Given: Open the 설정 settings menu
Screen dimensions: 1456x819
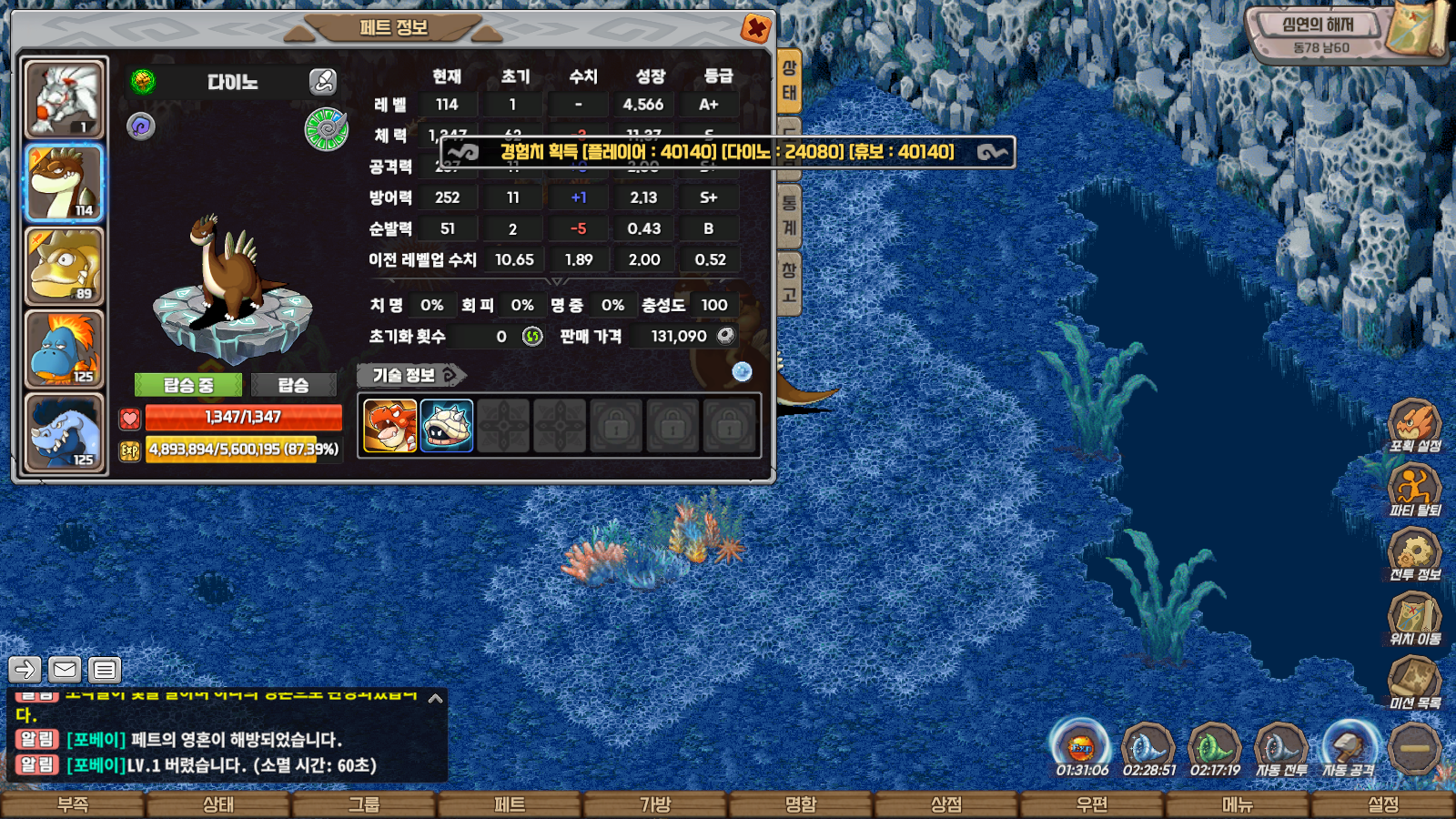Looking at the screenshot, I should [1383, 805].
